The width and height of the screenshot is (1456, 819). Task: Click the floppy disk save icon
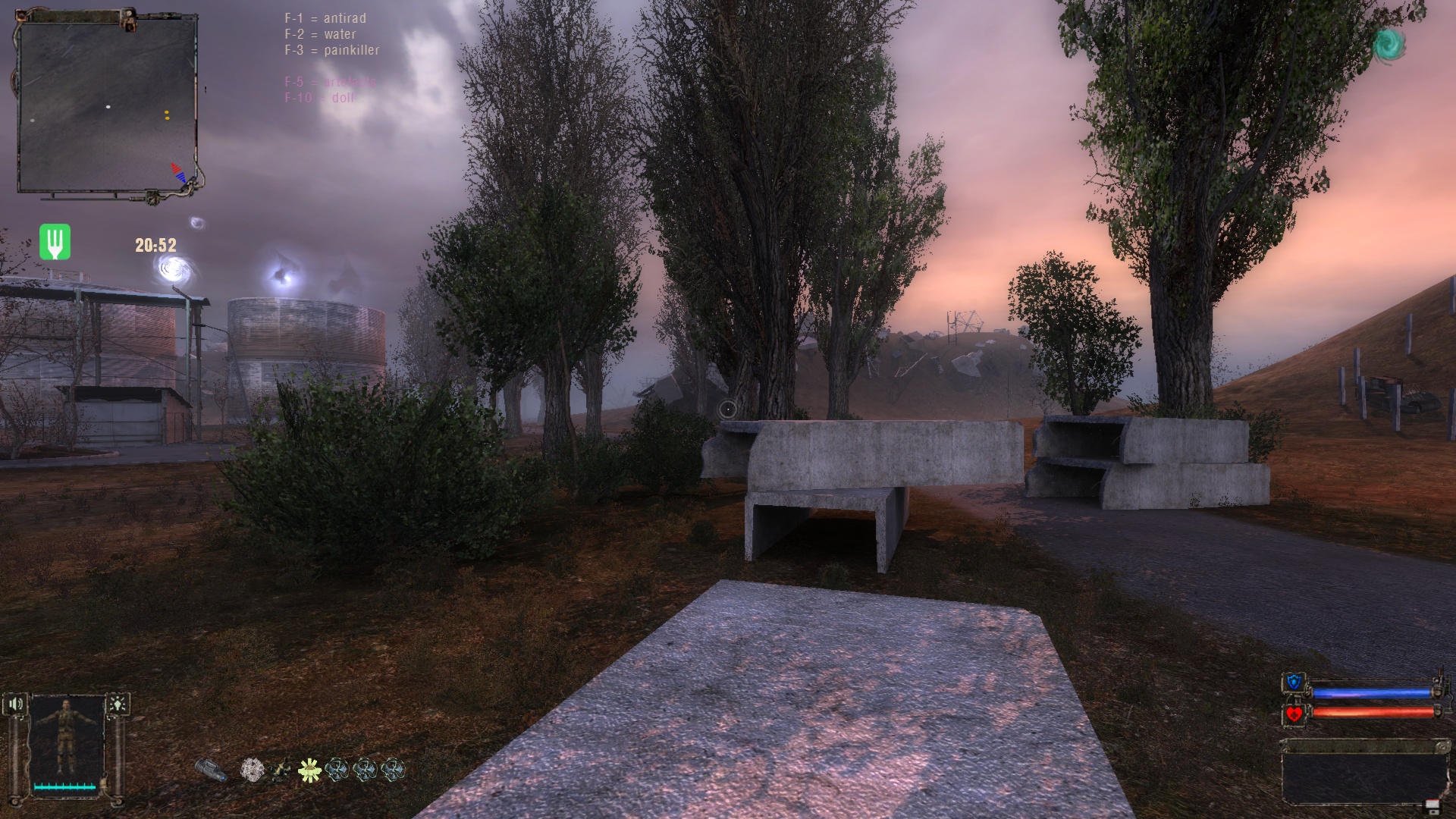pos(1432,805)
